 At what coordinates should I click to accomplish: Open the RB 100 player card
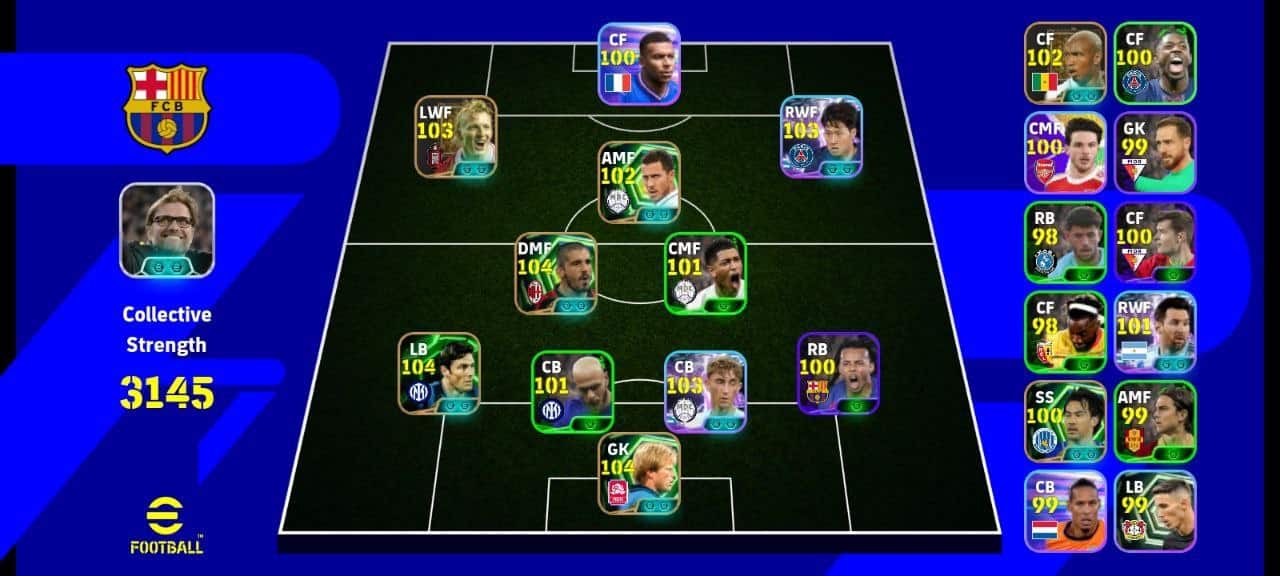click(x=838, y=373)
